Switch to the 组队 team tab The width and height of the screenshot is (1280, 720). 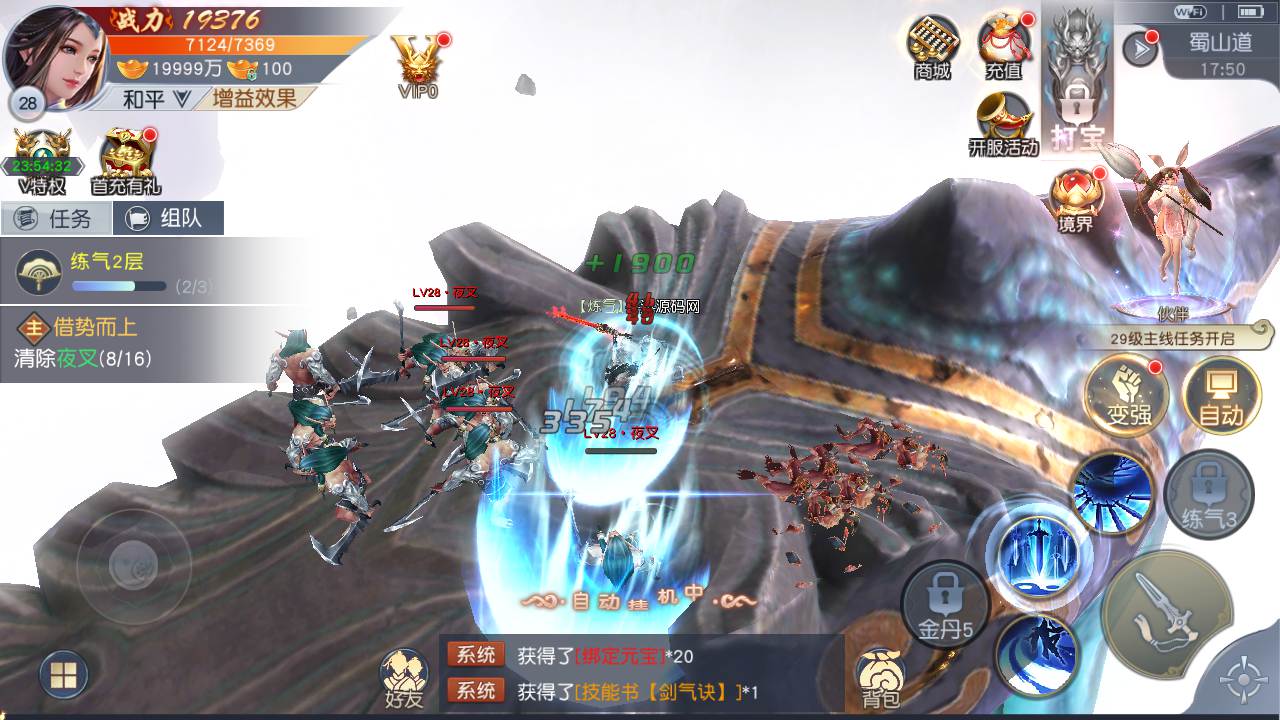[168, 218]
